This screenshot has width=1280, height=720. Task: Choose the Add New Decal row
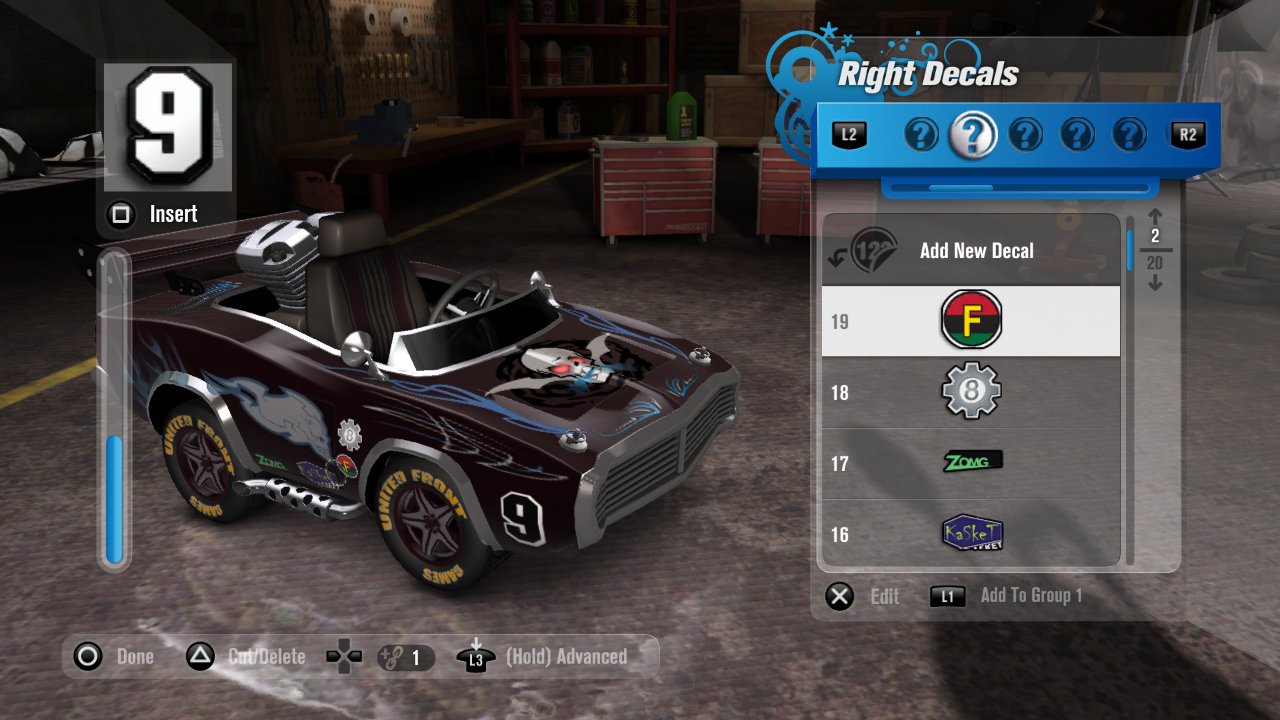[x=970, y=251]
